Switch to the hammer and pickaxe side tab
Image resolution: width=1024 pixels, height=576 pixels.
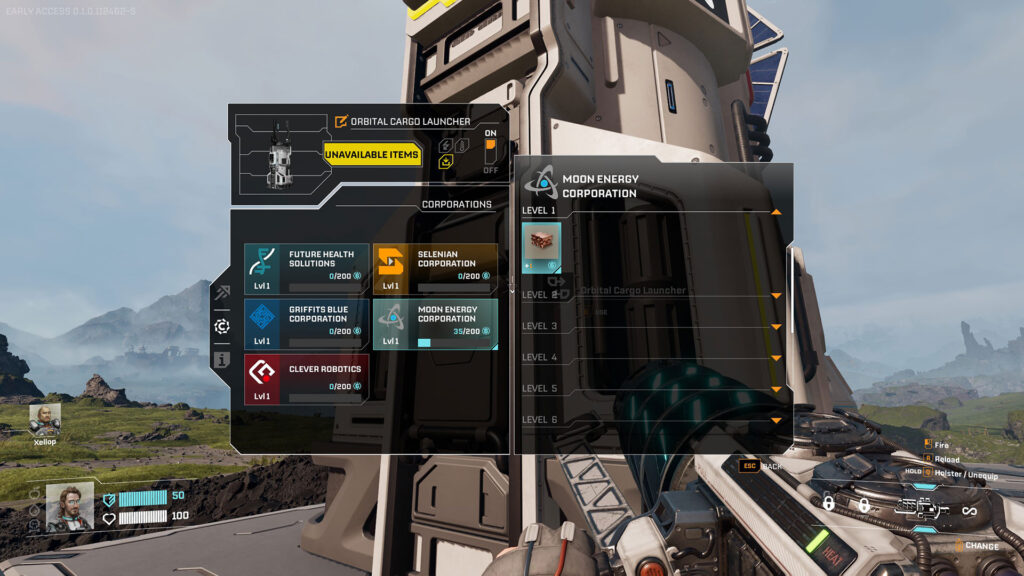pyautogui.click(x=221, y=293)
